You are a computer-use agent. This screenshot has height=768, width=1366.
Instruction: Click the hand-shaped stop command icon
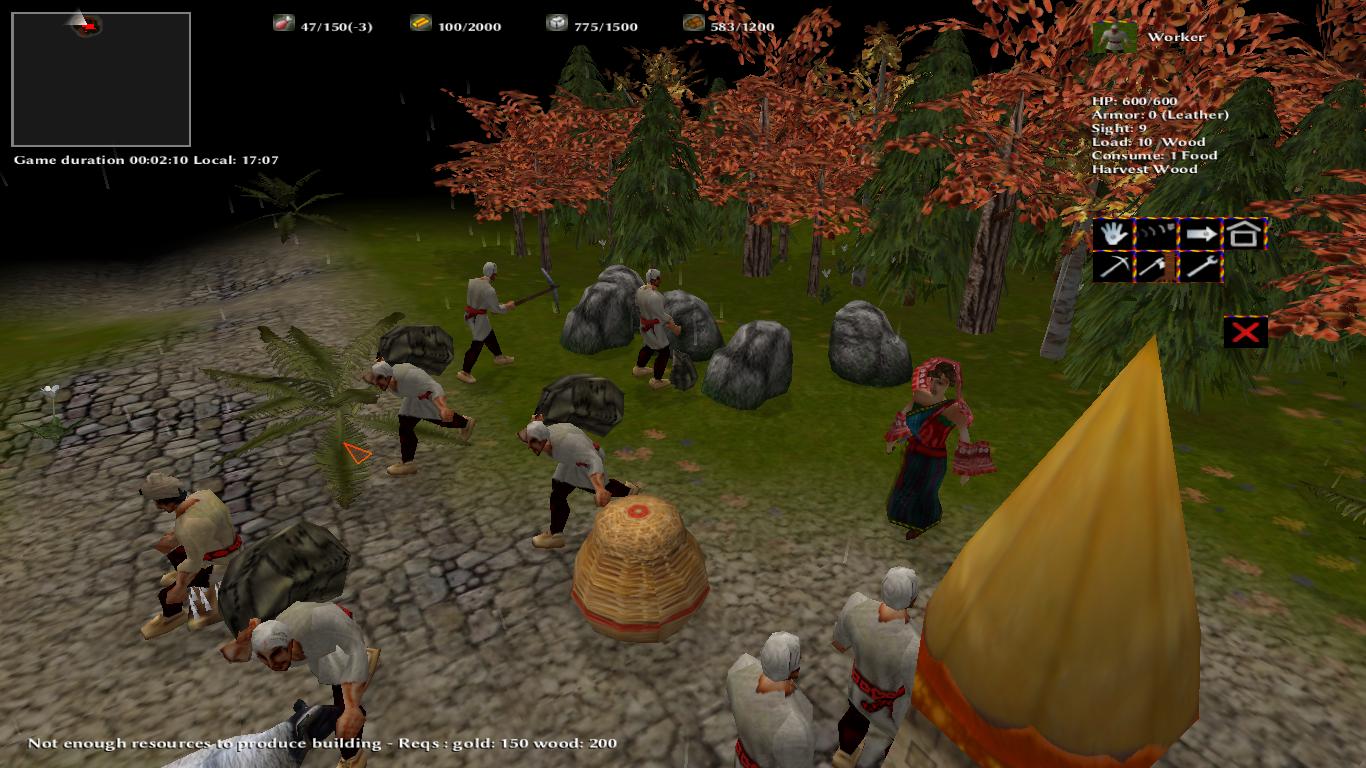pyautogui.click(x=1113, y=234)
